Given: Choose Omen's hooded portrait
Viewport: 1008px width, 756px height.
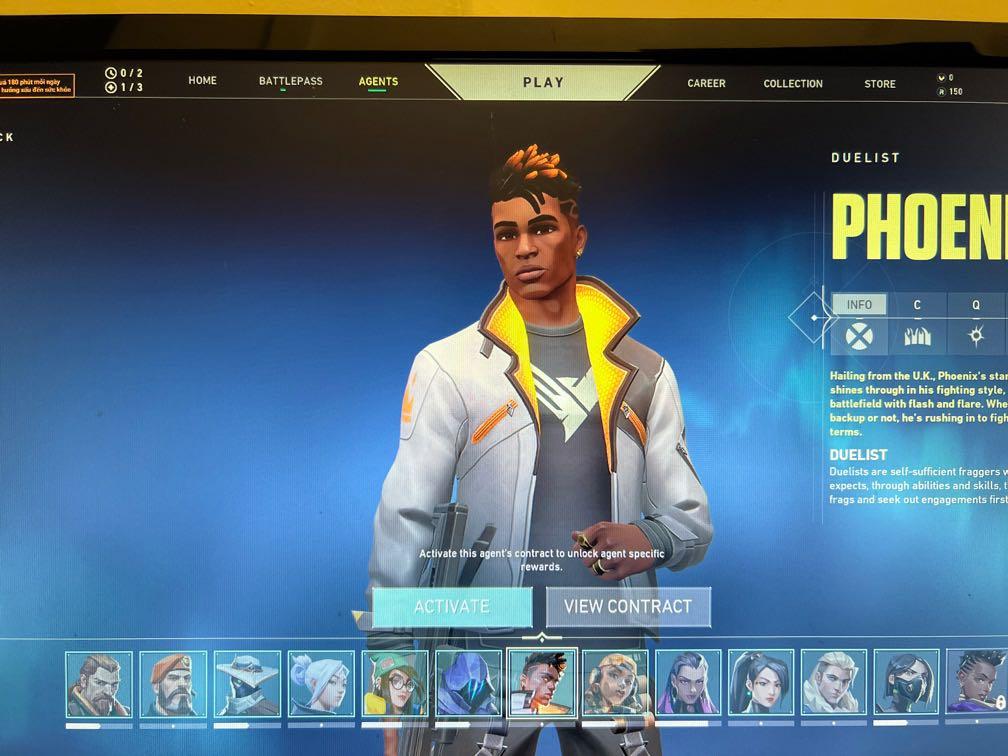Looking at the screenshot, I should coord(468,684).
